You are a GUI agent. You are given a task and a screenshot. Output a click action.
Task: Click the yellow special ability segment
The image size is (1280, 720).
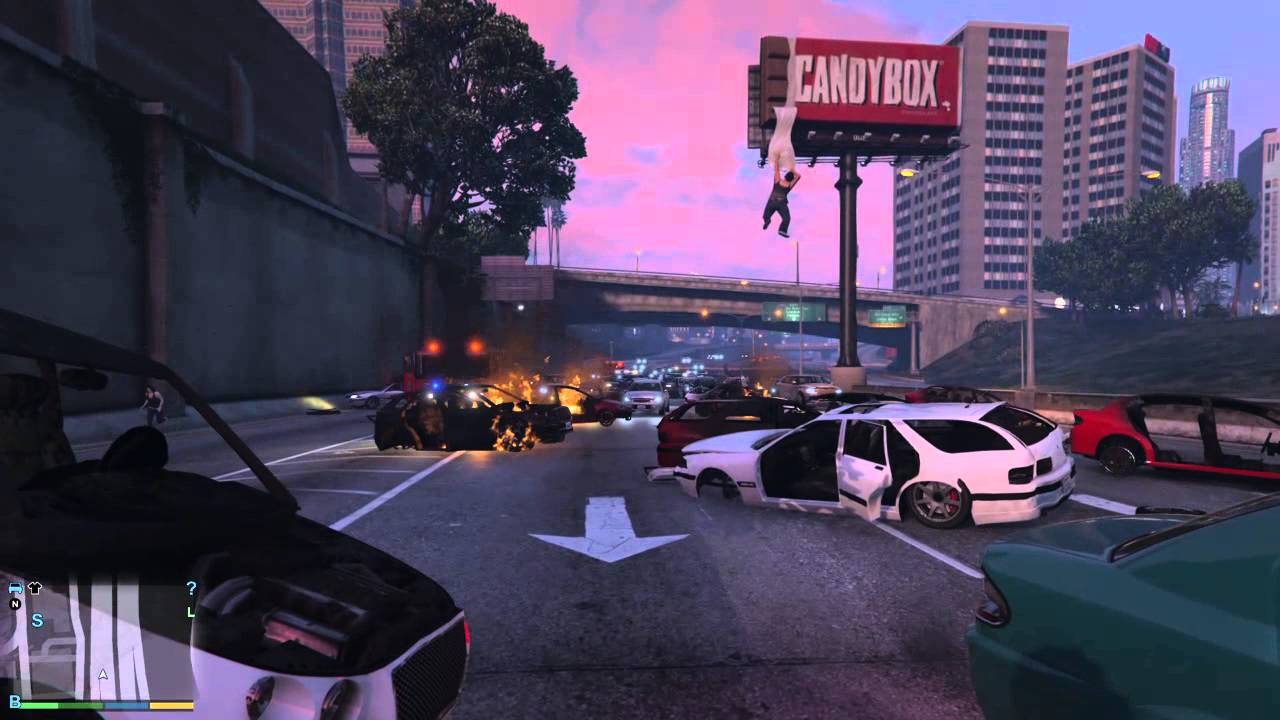(172, 706)
